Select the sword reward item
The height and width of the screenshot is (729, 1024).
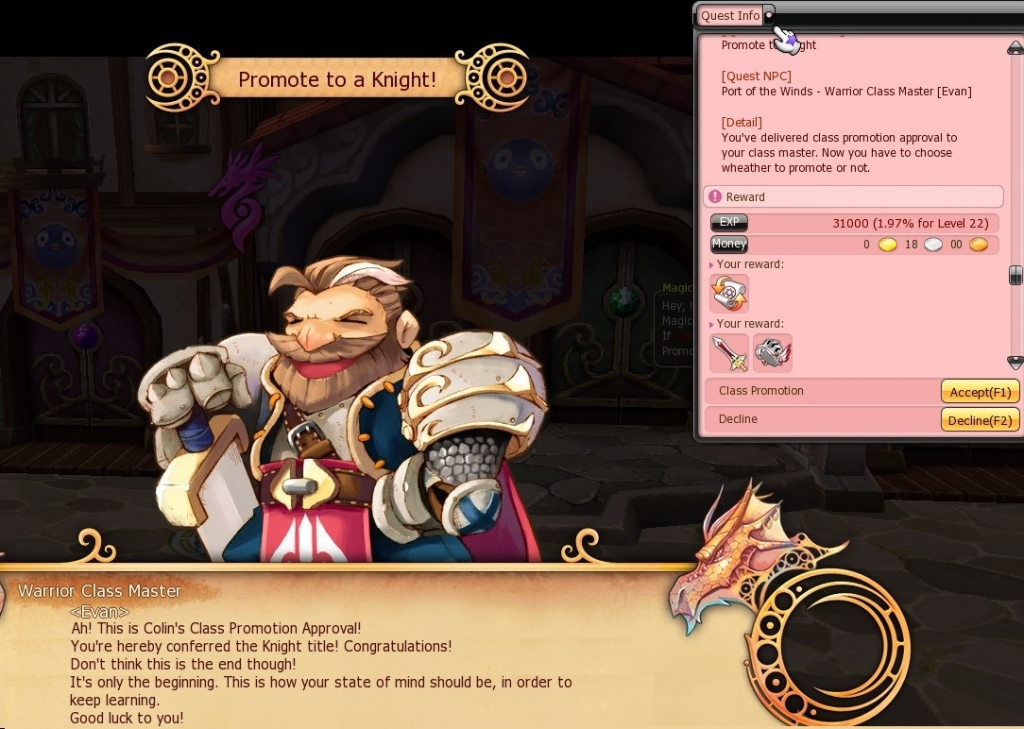[x=729, y=353]
